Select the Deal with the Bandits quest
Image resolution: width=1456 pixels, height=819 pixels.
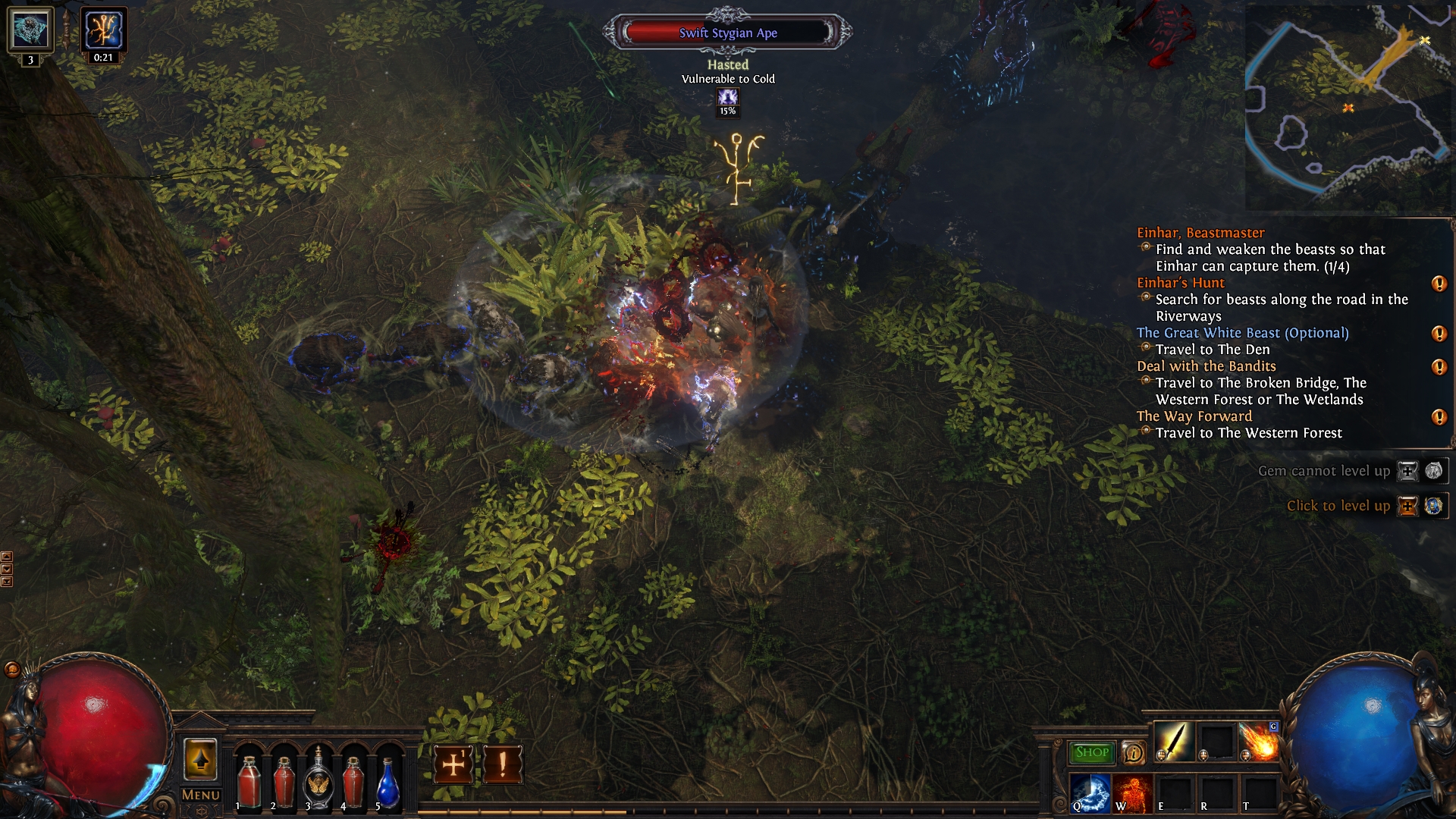coord(1206,366)
